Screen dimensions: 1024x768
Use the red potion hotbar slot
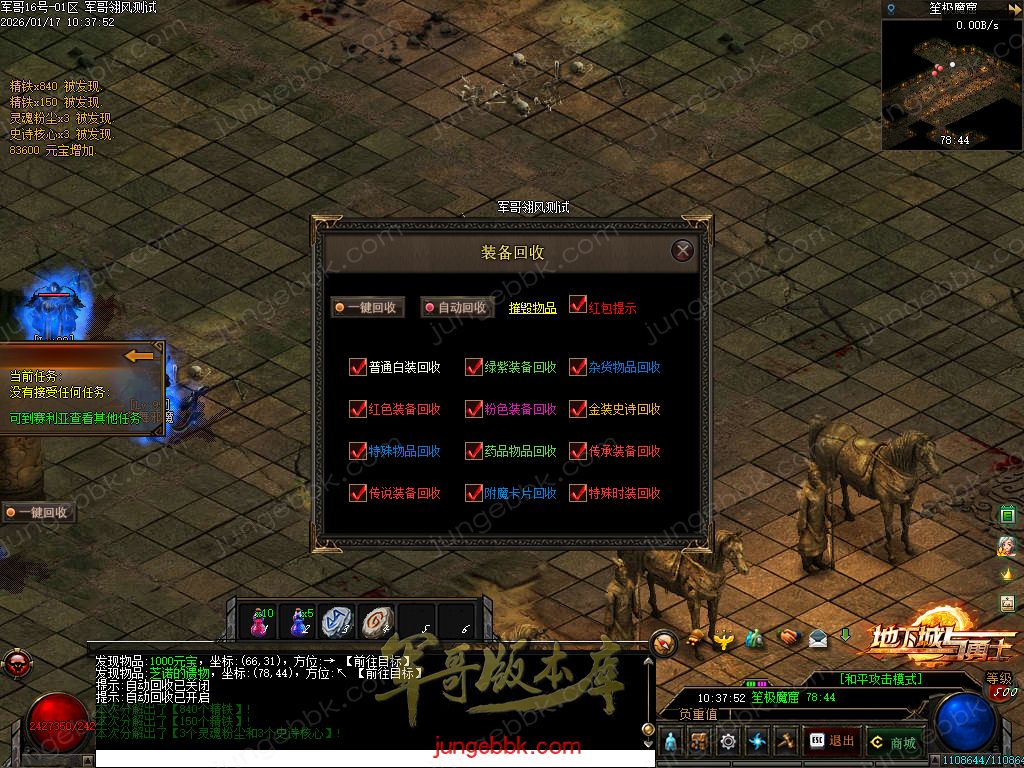click(259, 621)
